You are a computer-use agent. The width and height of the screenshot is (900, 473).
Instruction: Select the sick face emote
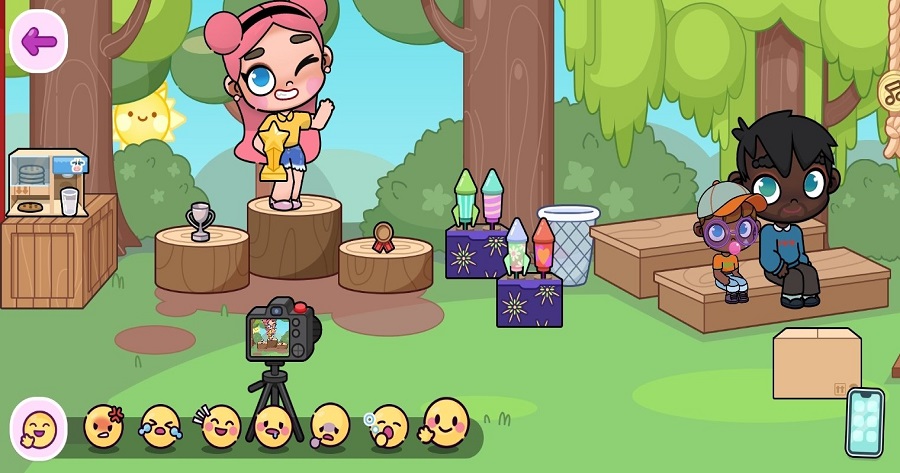click(330, 427)
